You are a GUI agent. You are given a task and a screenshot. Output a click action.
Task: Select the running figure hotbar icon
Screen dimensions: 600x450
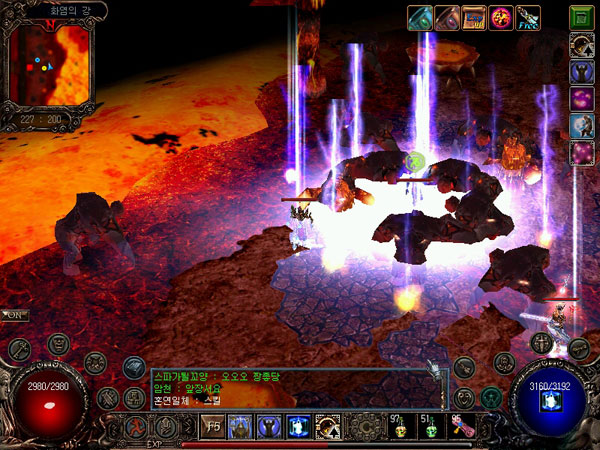pyautogui.click(x=131, y=427)
